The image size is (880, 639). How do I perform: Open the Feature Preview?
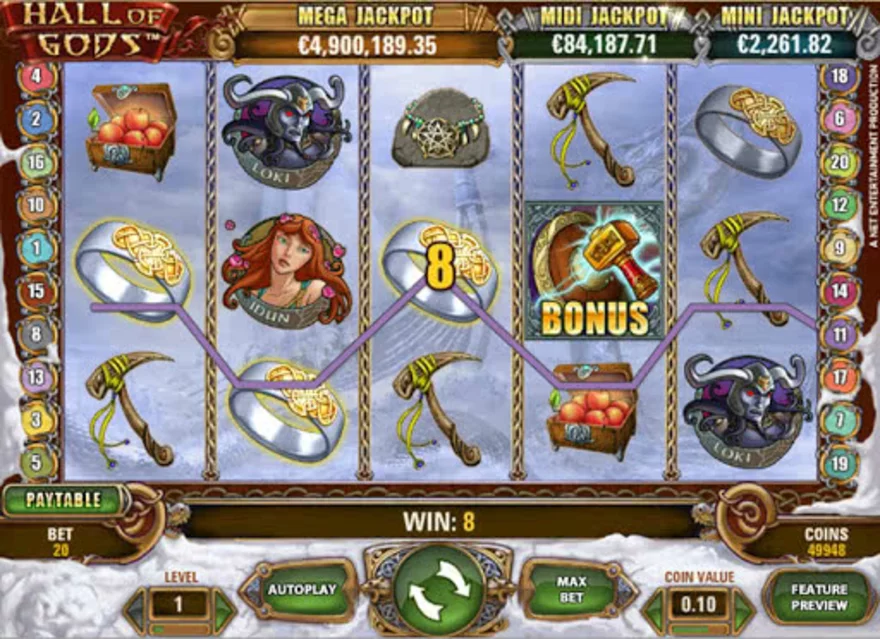[x=818, y=596]
